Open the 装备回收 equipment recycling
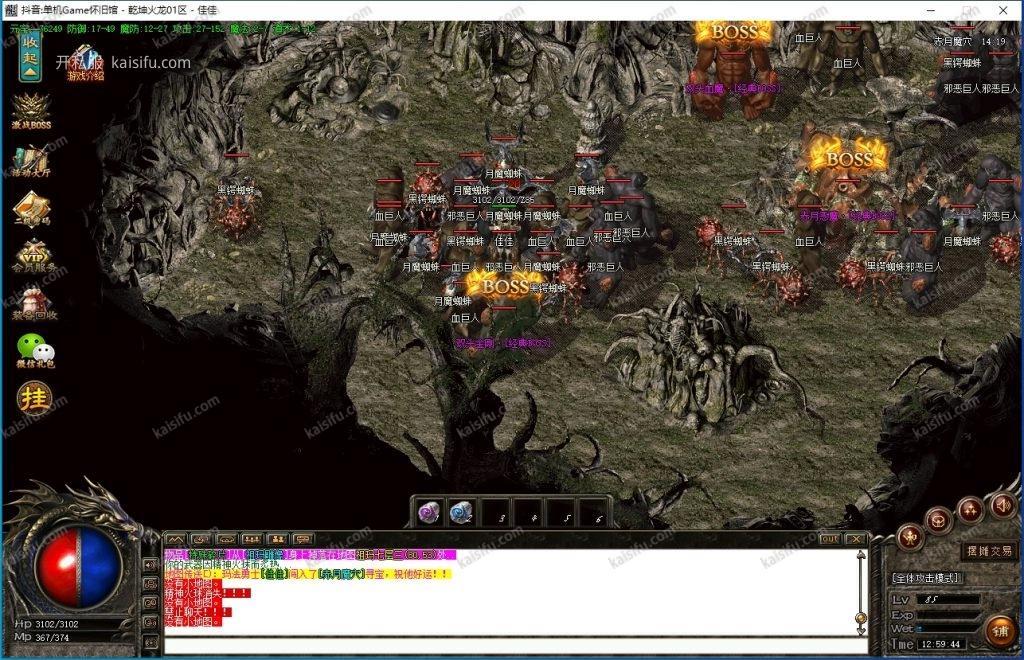This screenshot has width=1024, height=660. coord(31,304)
